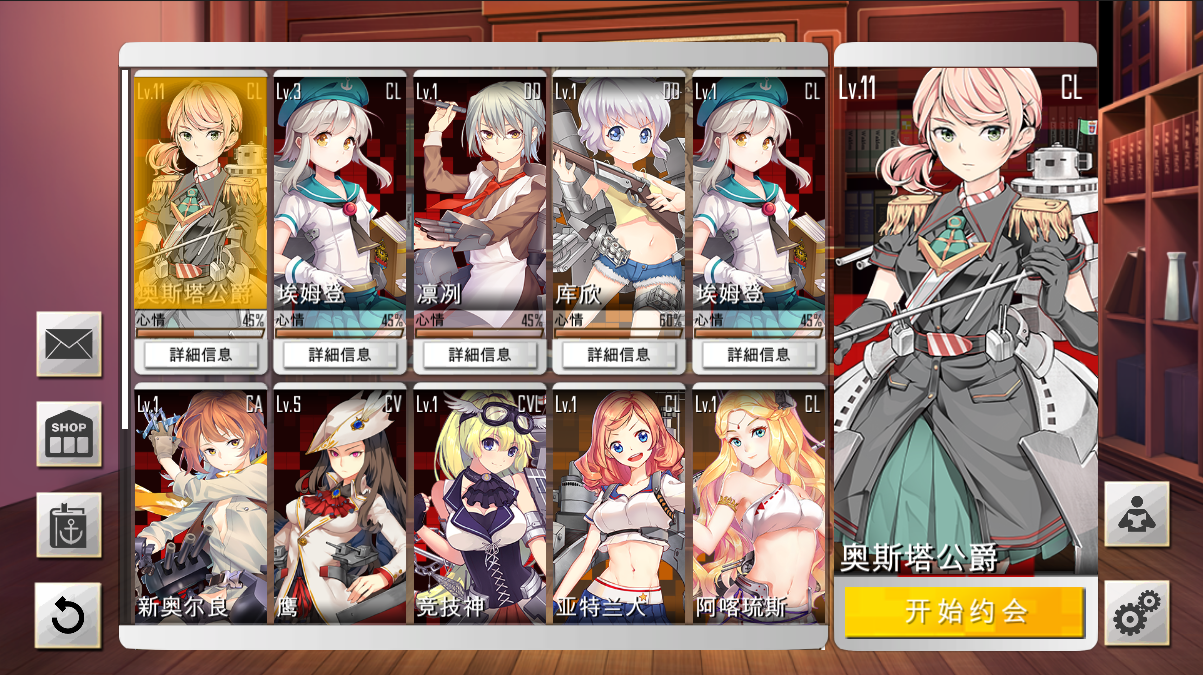Show 詳細信息 for 库欣
The height and width of the screenshot is (675, 1203).
pyautogui.click(x=619, y=354)
